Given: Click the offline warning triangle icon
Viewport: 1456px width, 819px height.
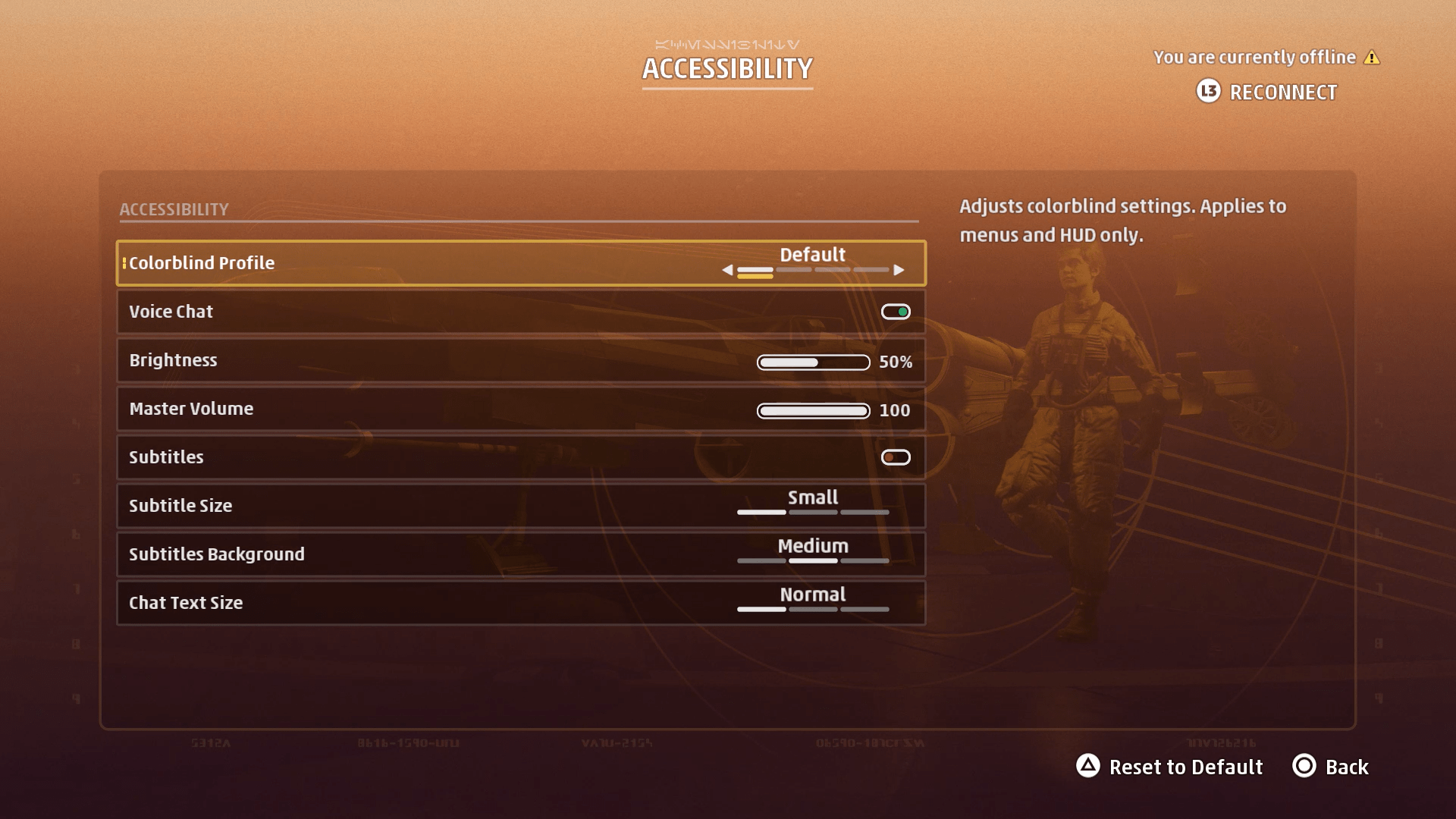Looking at the screenshot, I should pyautogui.click(x=1373, y=57).
